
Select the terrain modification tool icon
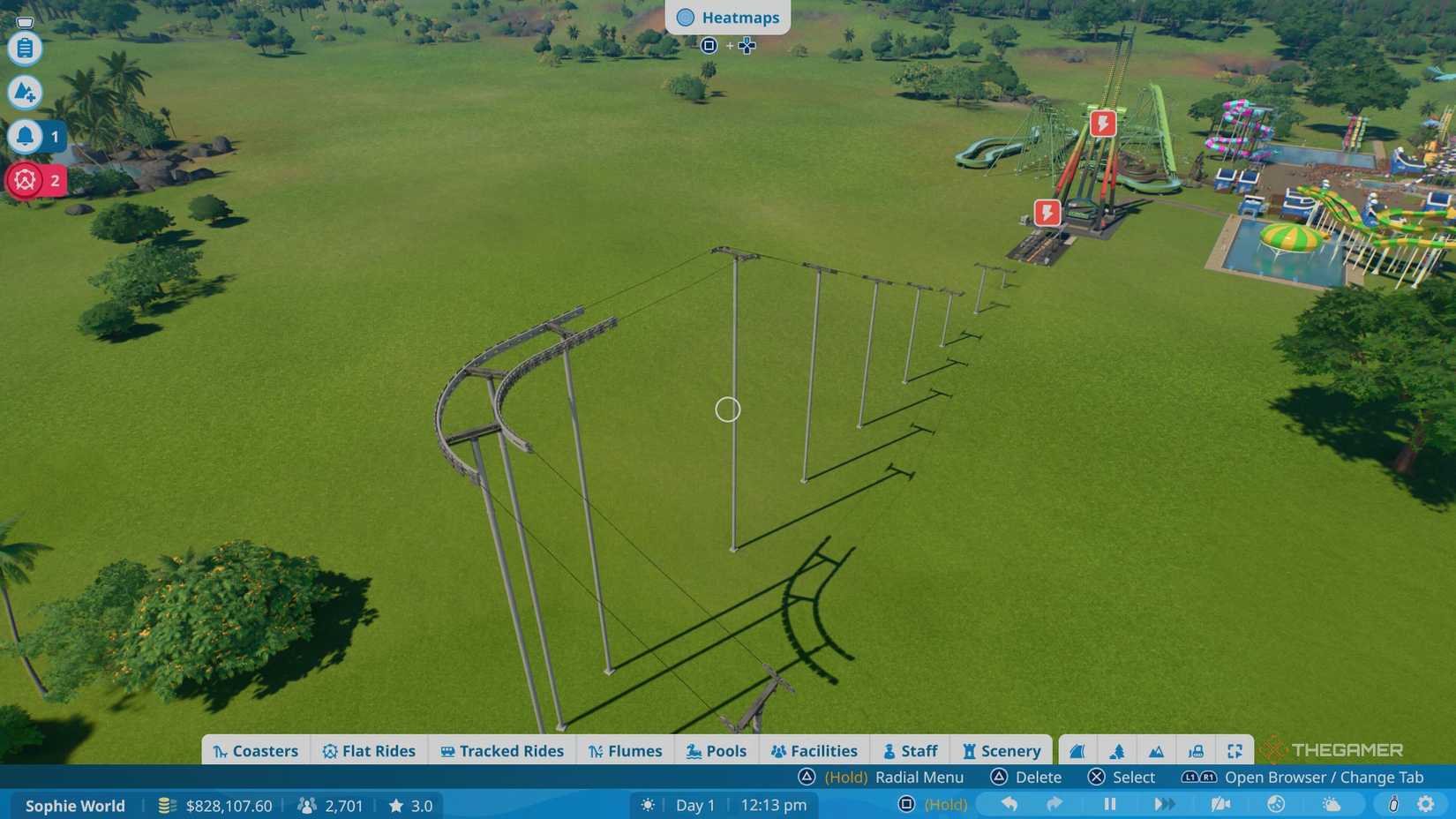point(24,92)
